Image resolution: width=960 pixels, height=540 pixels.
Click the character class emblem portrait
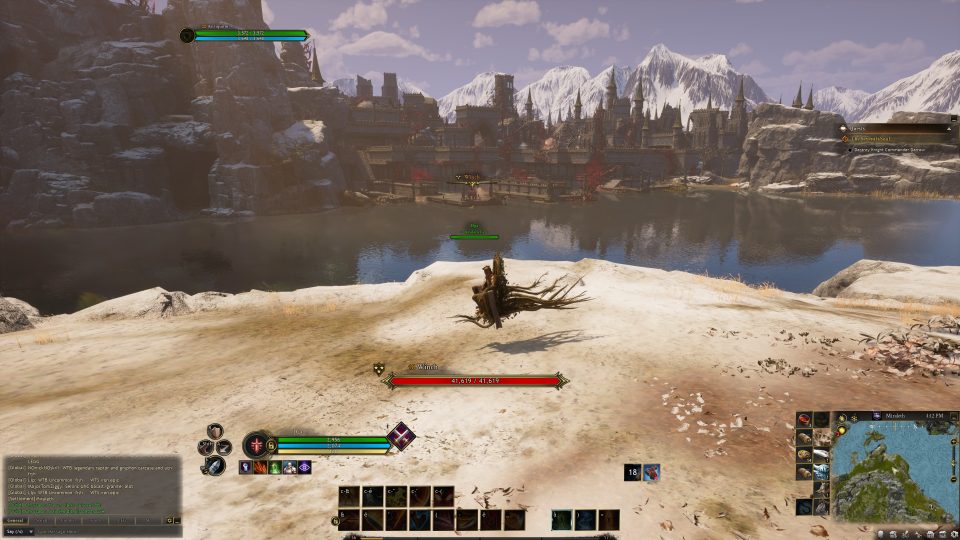point(256,445)
